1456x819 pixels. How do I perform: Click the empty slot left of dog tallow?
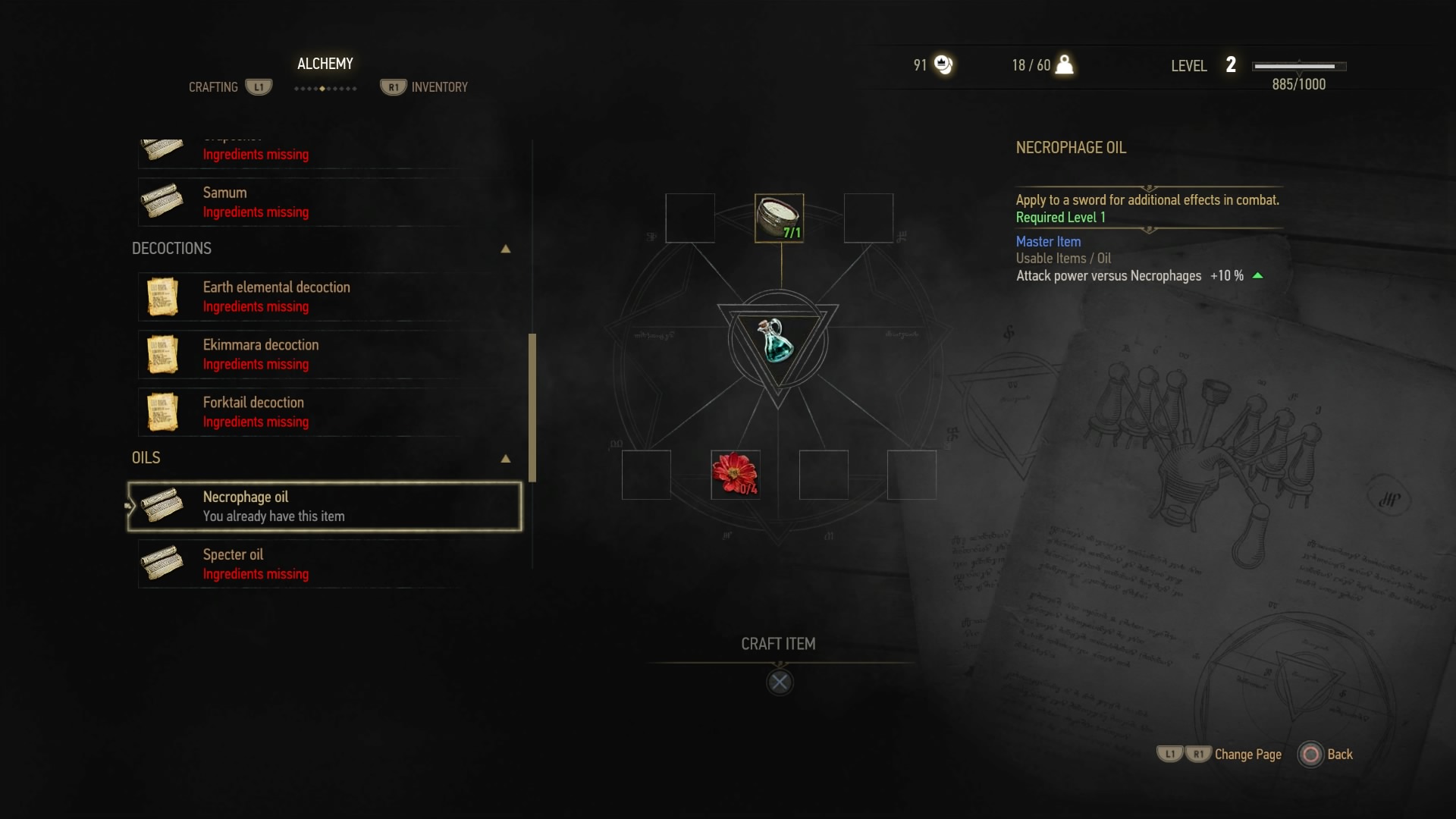(690, 218)
